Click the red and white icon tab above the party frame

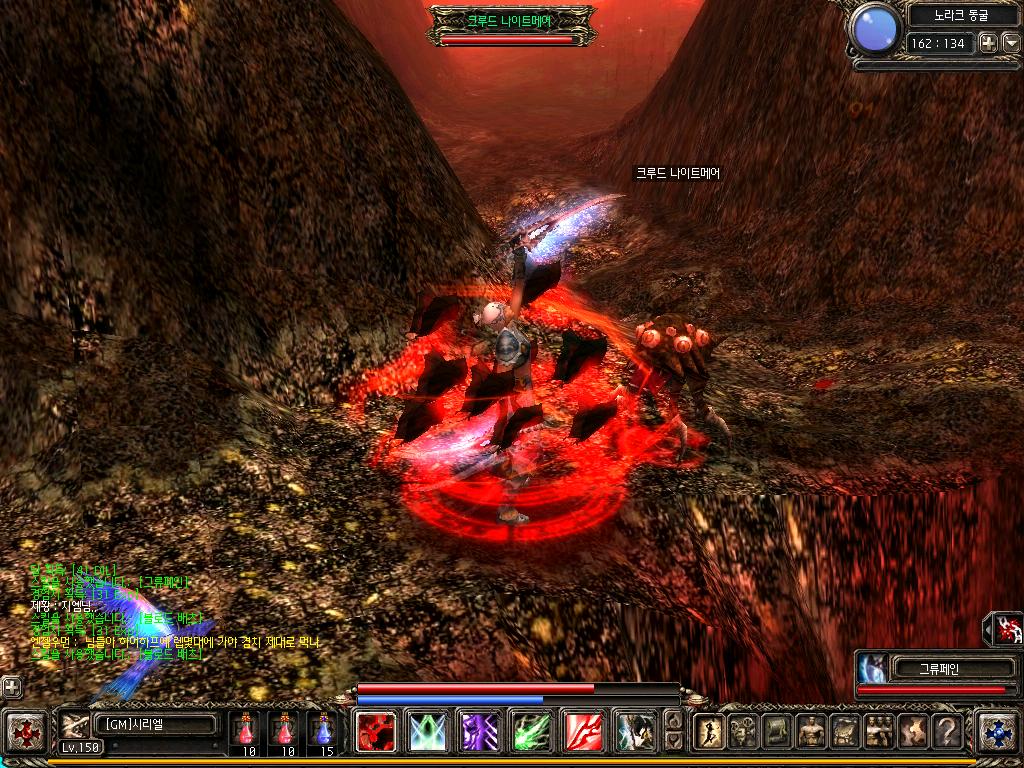click(1006, 628)
